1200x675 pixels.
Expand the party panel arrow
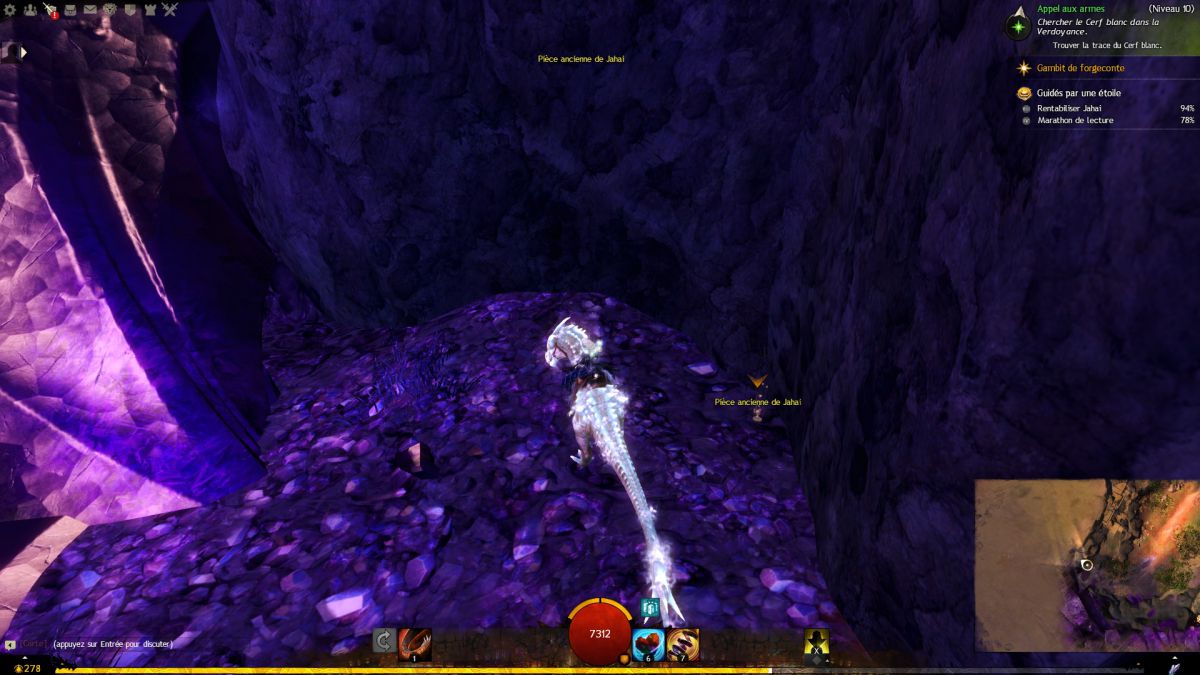(23, 51)
